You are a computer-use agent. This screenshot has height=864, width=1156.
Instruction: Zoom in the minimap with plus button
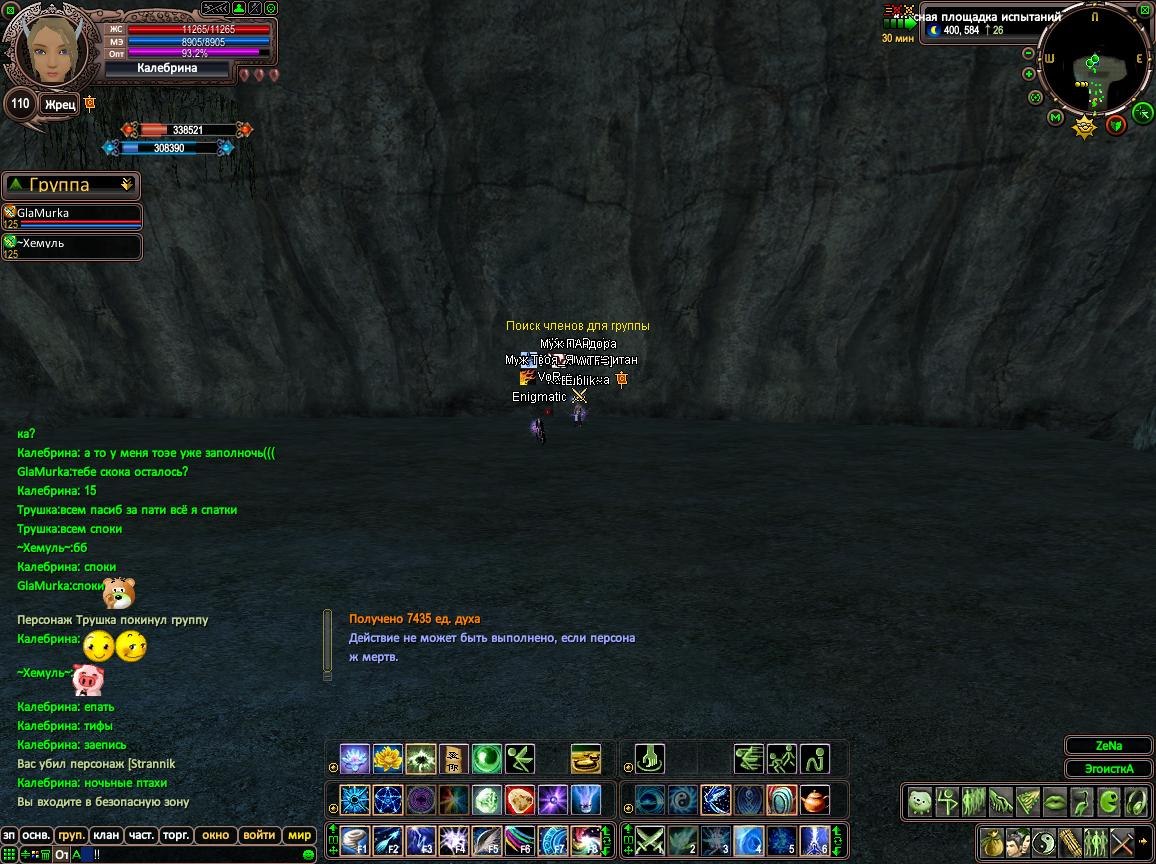1029,74
